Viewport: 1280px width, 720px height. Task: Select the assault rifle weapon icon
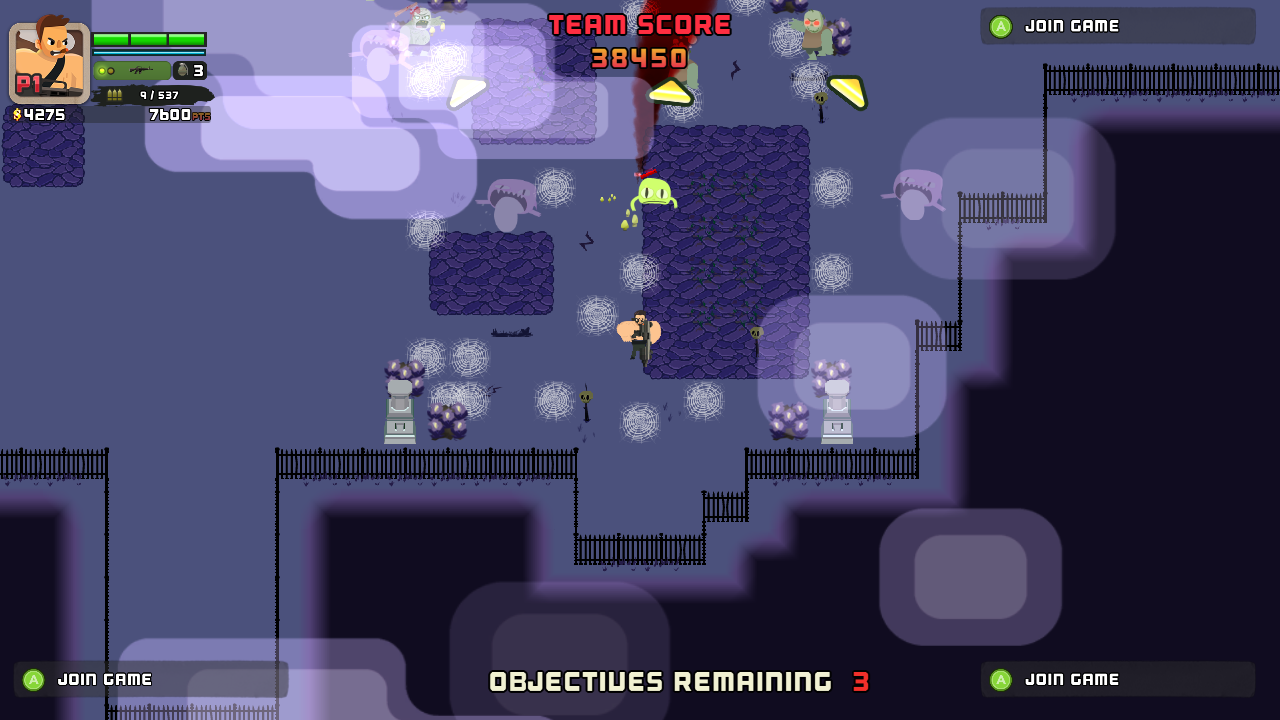pyautogui.click(x=144, y=71)
